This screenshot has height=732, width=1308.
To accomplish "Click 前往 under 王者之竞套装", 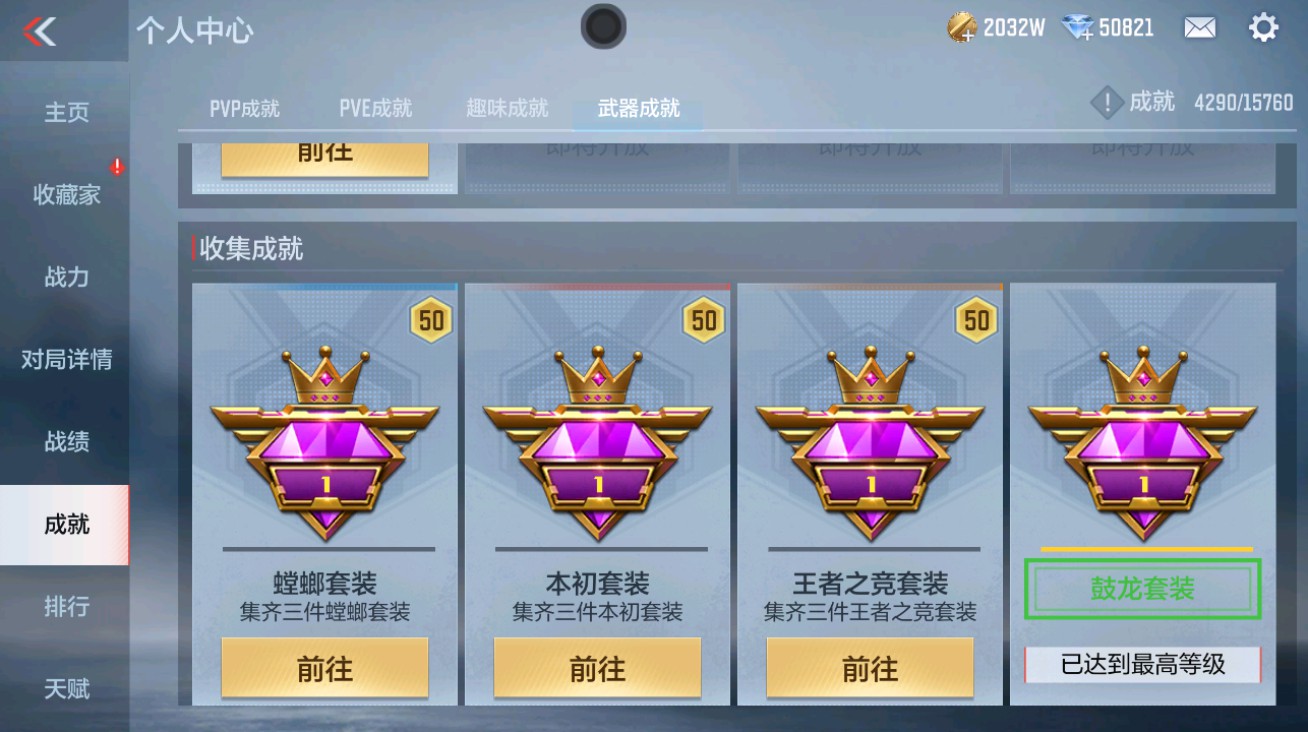I will [x=868, y=667].
